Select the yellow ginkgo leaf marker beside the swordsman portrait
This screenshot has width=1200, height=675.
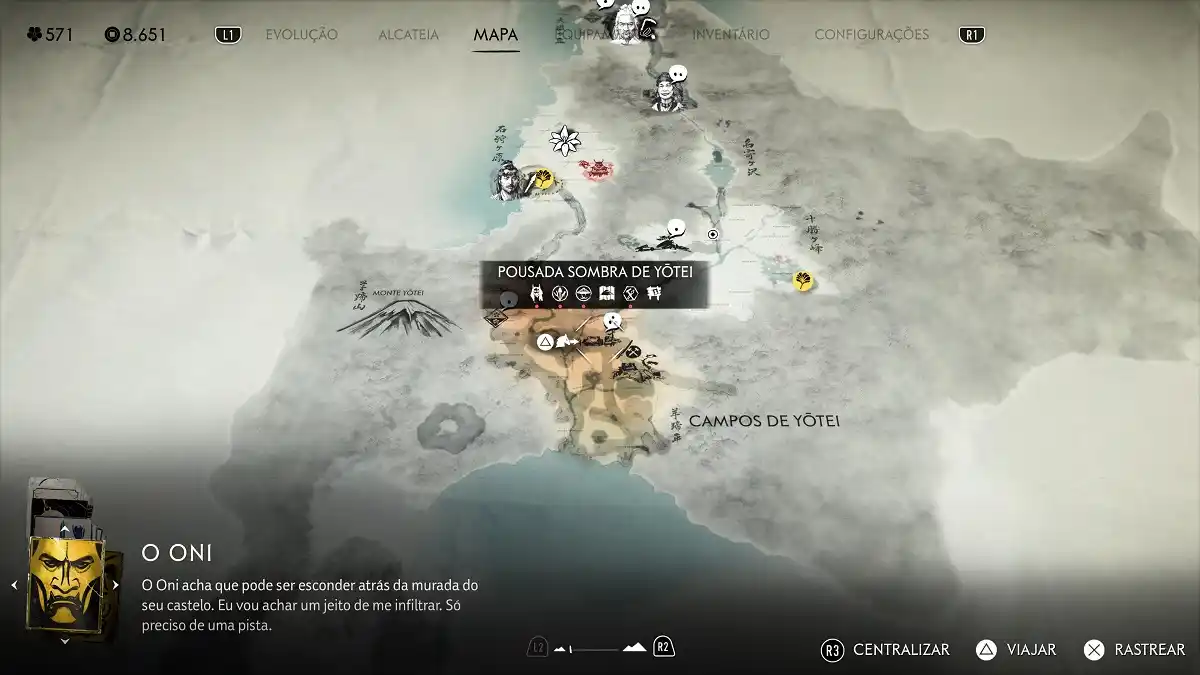545,180
